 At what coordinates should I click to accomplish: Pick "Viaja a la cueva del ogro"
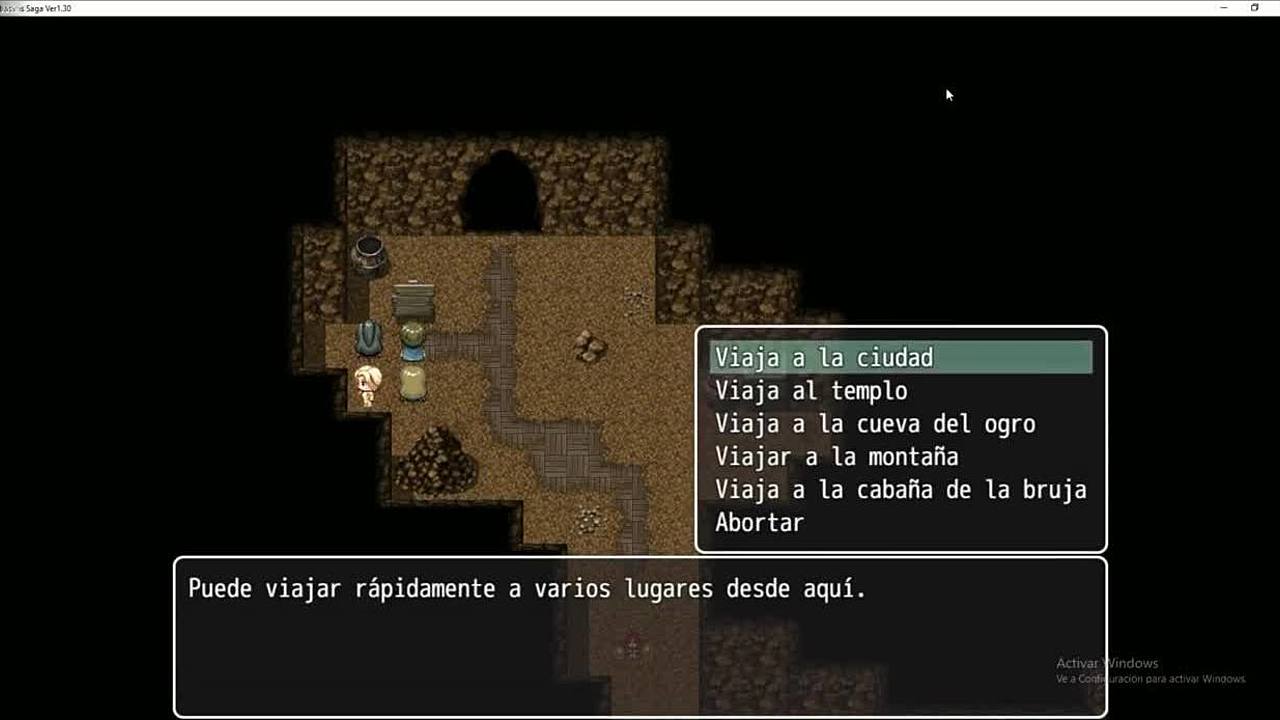(875, 424)
